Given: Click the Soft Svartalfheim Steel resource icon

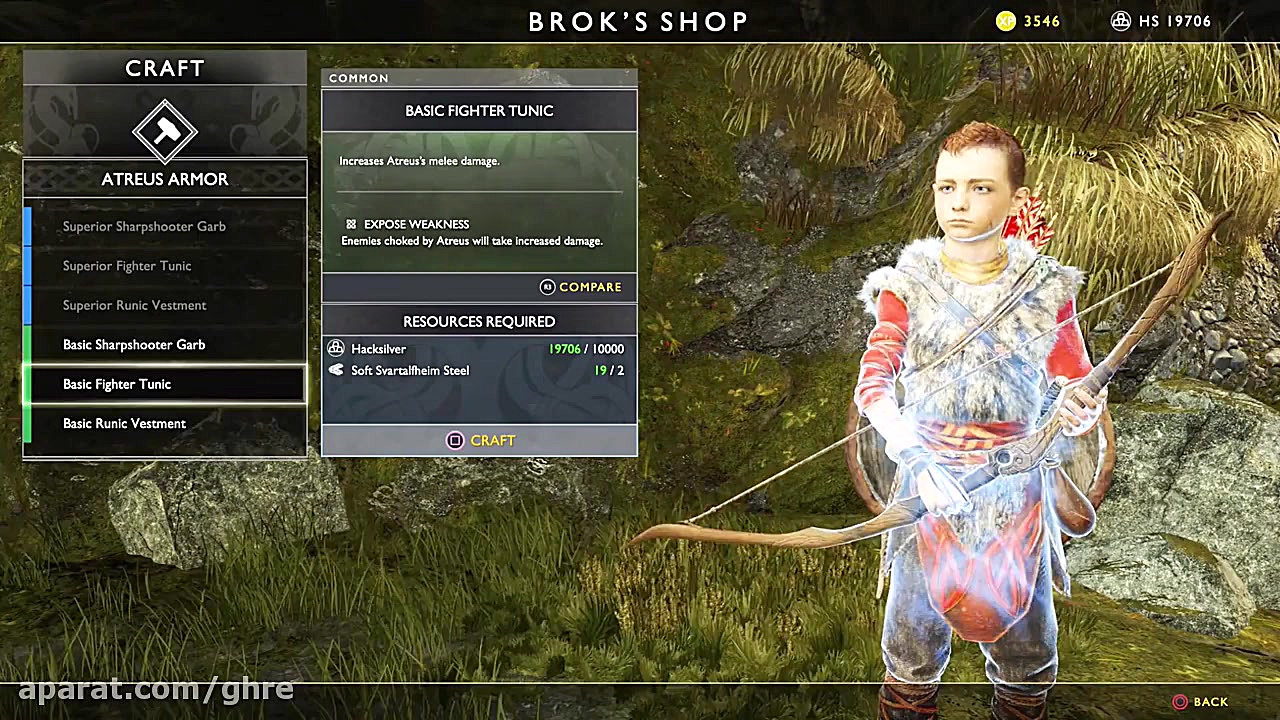Looking at the screenshot, I should [x=336, y=370].
